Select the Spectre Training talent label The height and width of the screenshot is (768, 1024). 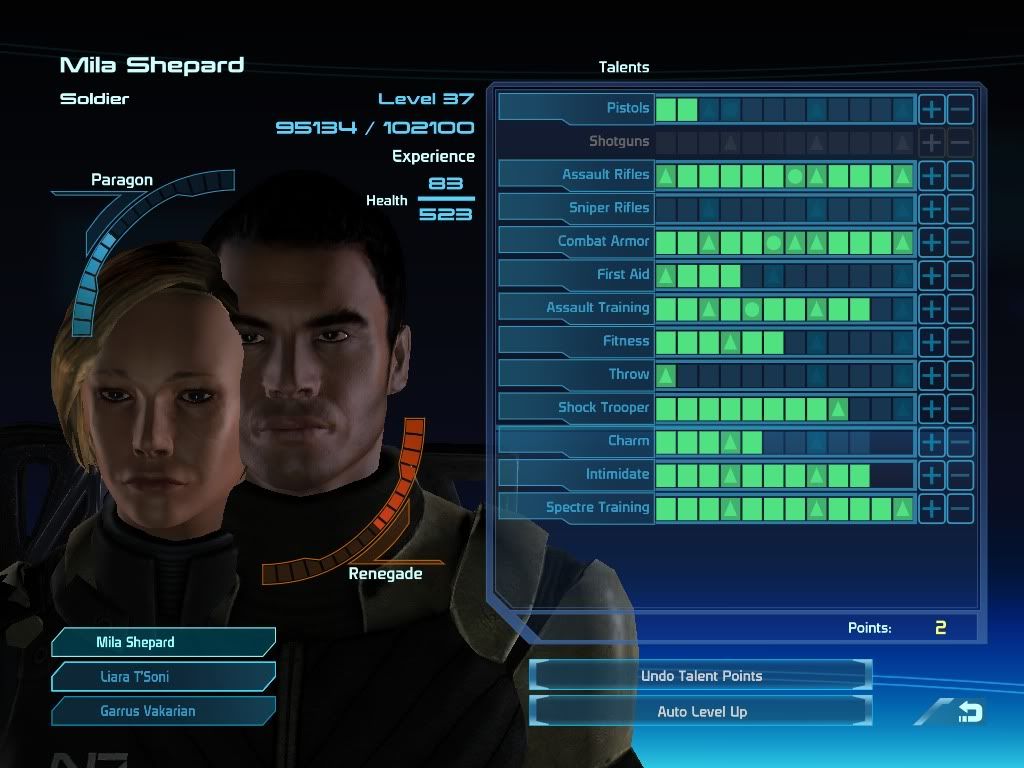pos(576,507)
